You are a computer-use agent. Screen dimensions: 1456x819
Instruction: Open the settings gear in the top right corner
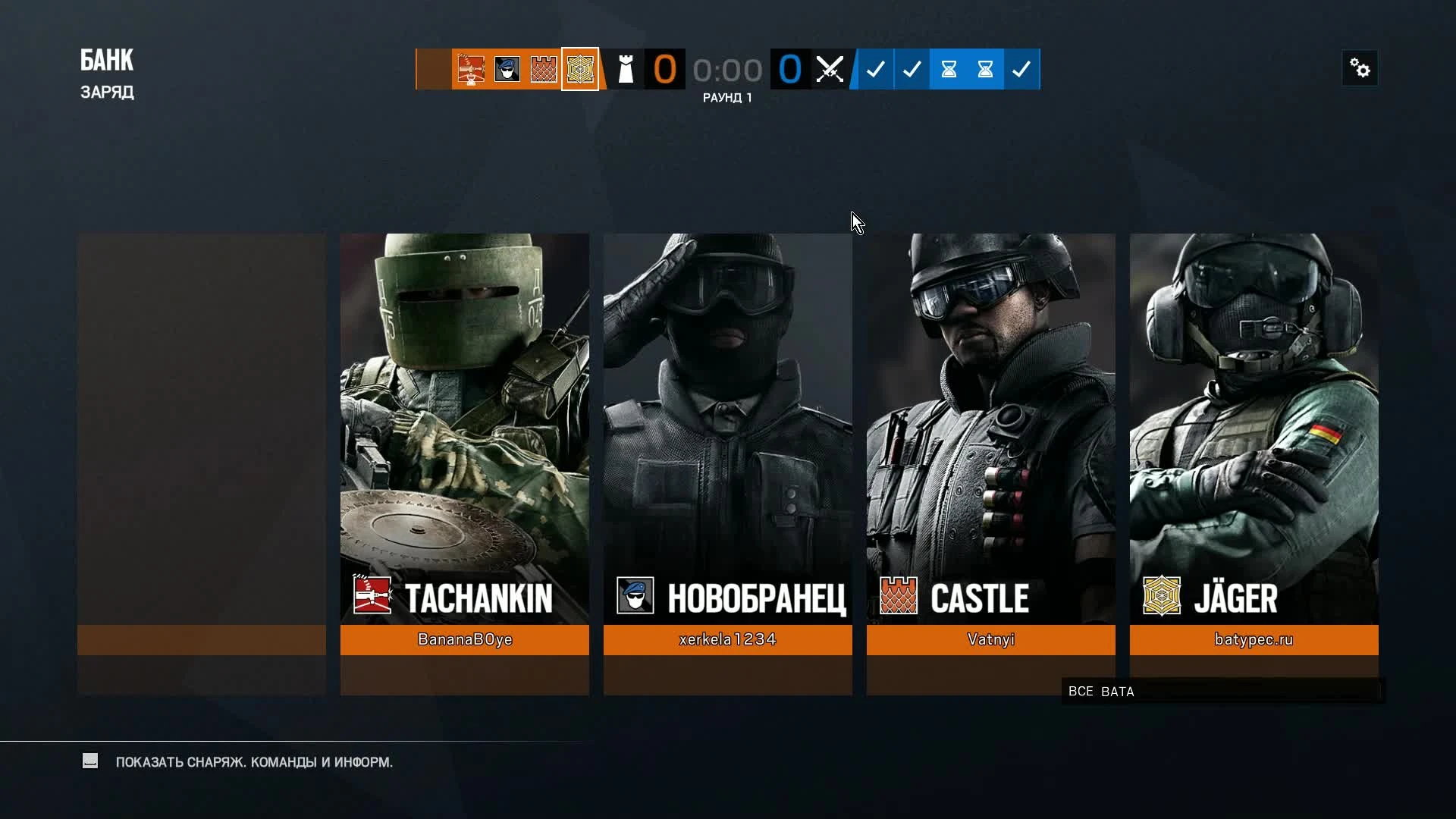click(x=1359, y=67)
